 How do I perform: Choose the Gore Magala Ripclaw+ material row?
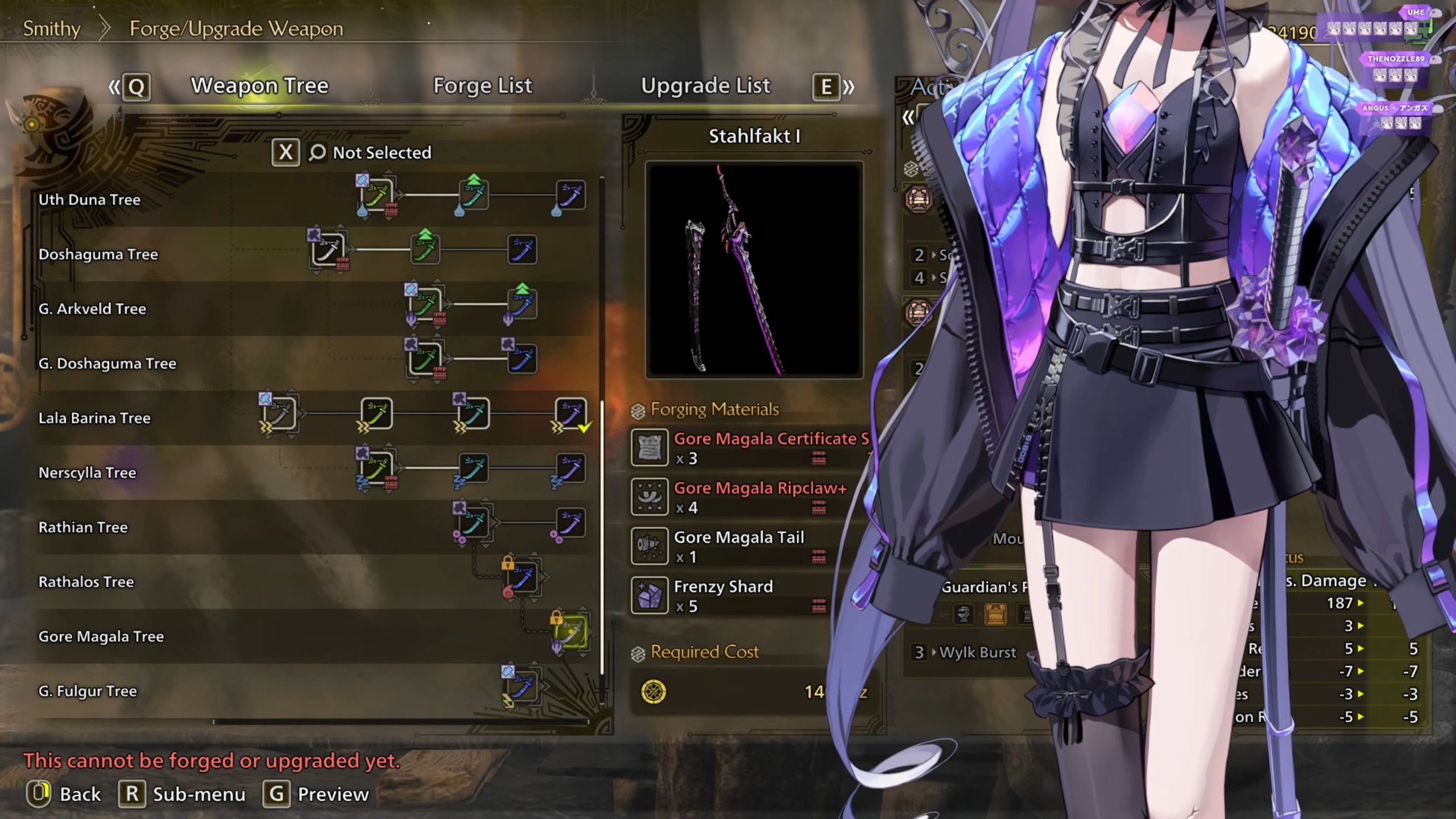[x=751, y=497]
